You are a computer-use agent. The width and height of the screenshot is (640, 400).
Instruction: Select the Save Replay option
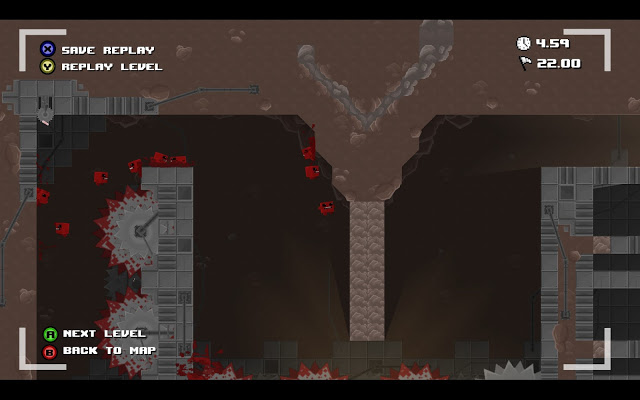click(107, 50)
